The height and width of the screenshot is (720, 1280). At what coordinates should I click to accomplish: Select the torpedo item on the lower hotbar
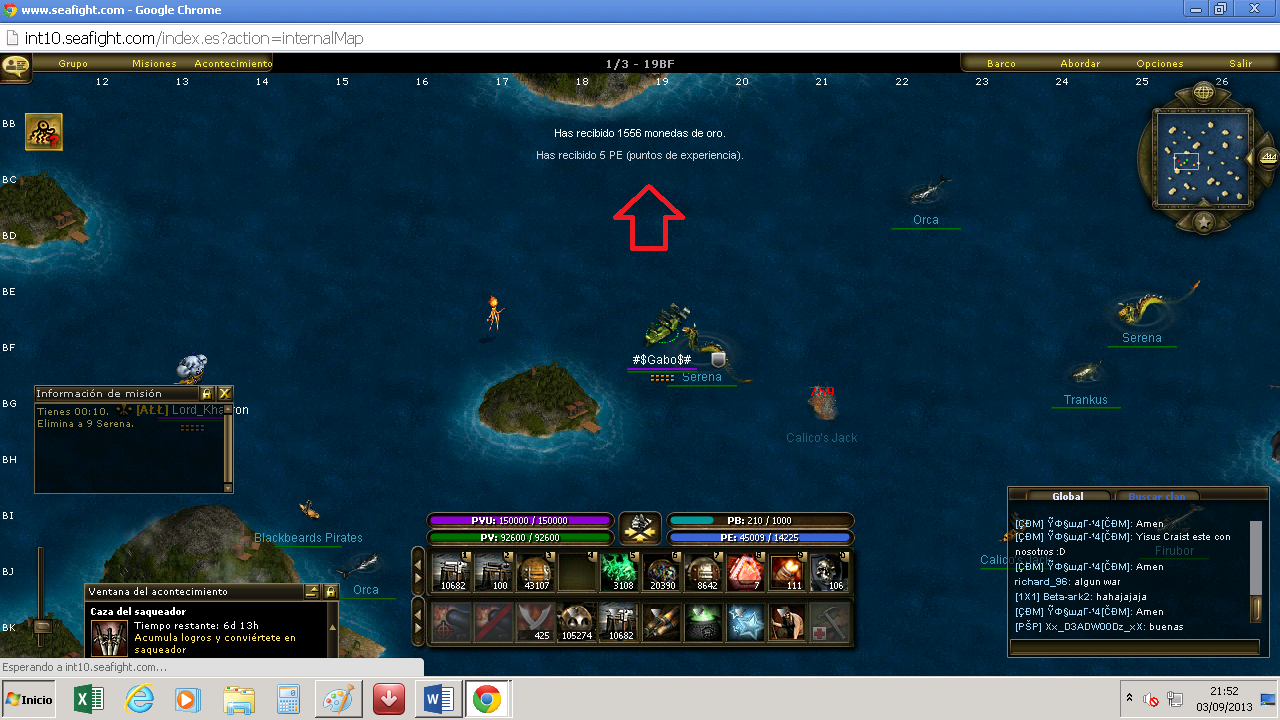pyautogui.click(x=663, y=621)
